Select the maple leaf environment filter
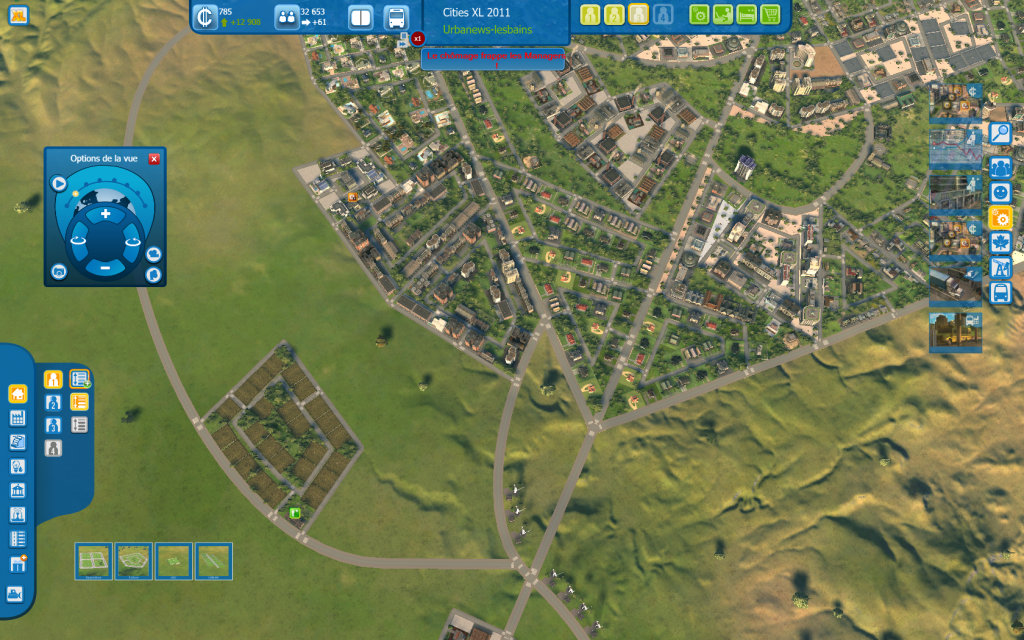1024x640 pixels. 1000,242
